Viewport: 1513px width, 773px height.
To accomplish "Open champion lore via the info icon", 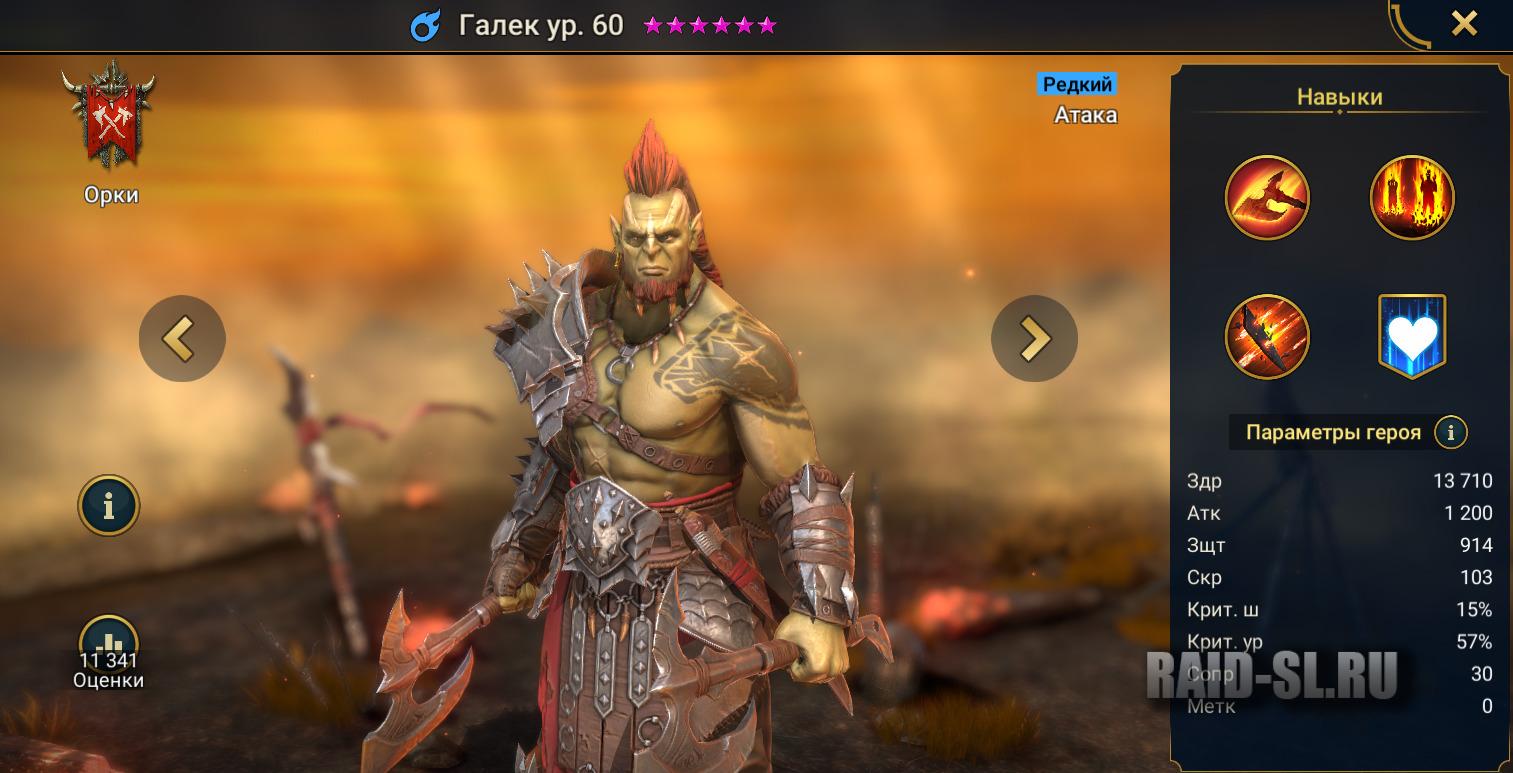I will tap(109, 505).
